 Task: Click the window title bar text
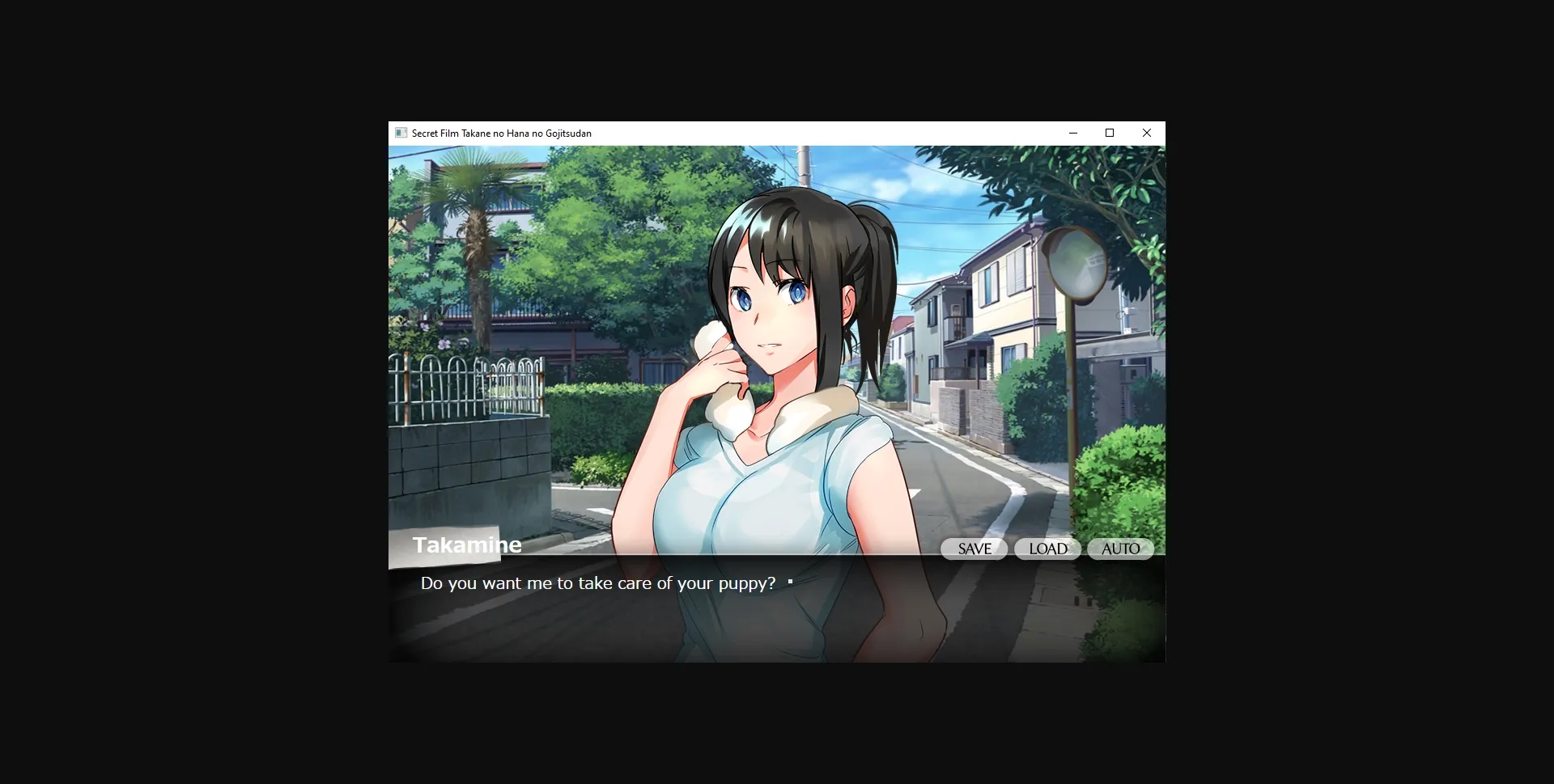click(500, 133)
